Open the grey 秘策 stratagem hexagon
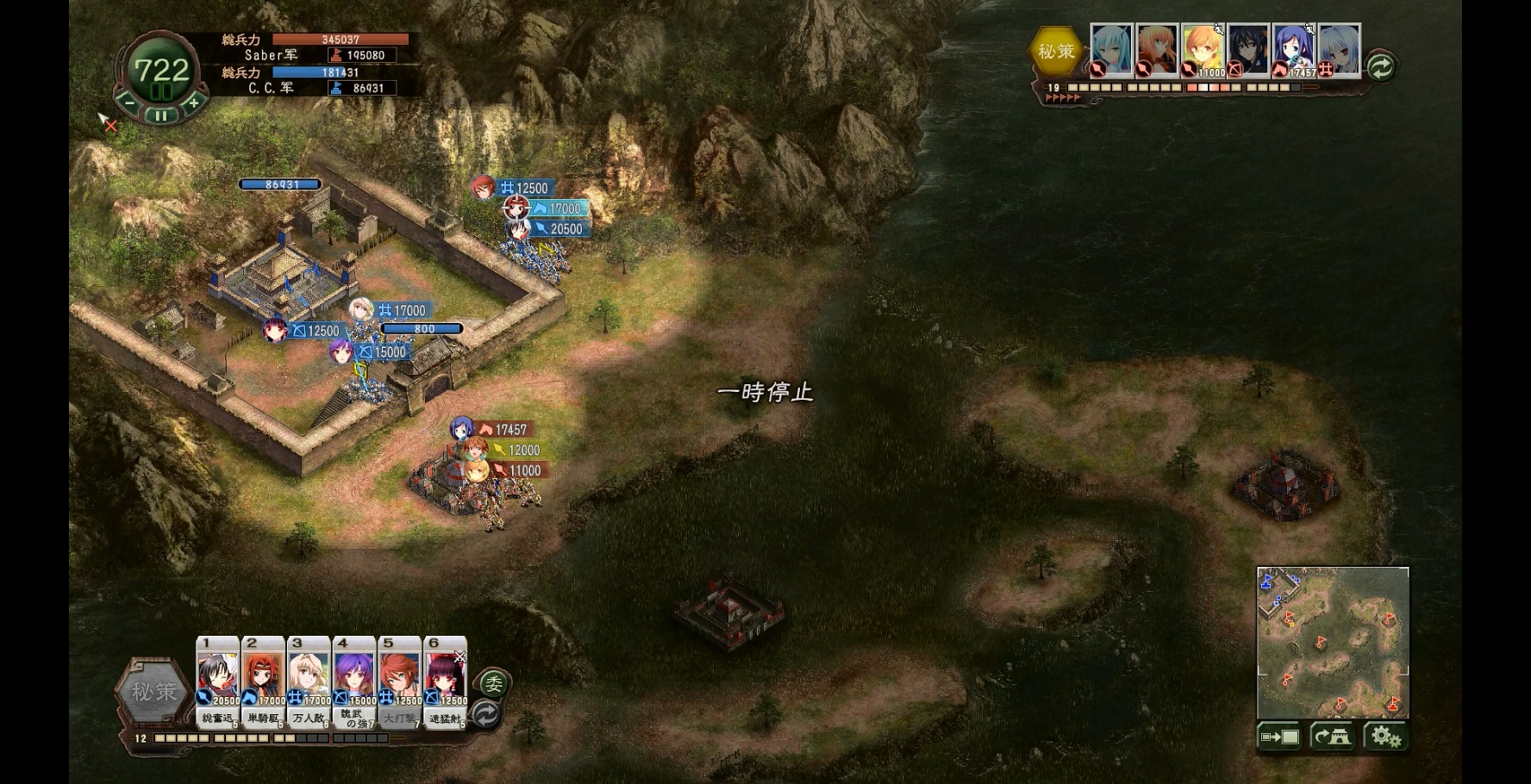1531x784 pixels. (154, 692)
